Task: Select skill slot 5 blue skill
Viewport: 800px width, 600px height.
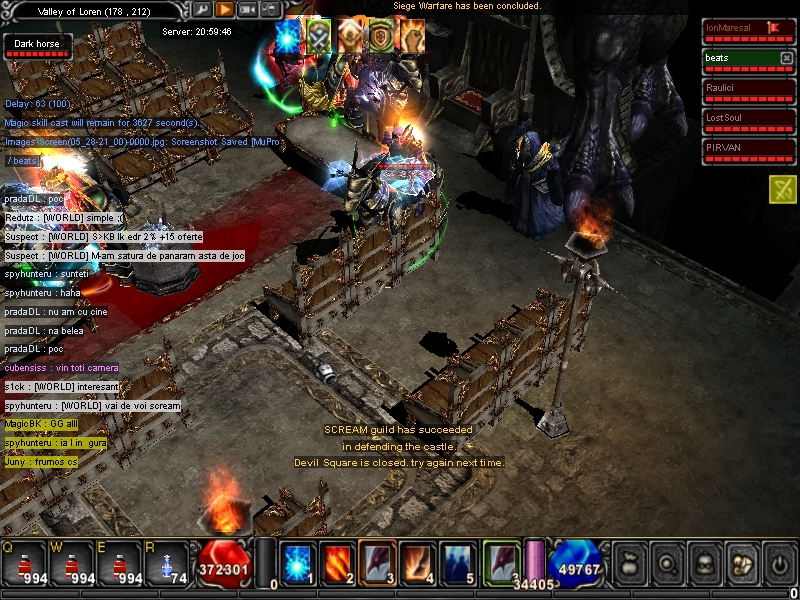Action: tap(459, 562)
